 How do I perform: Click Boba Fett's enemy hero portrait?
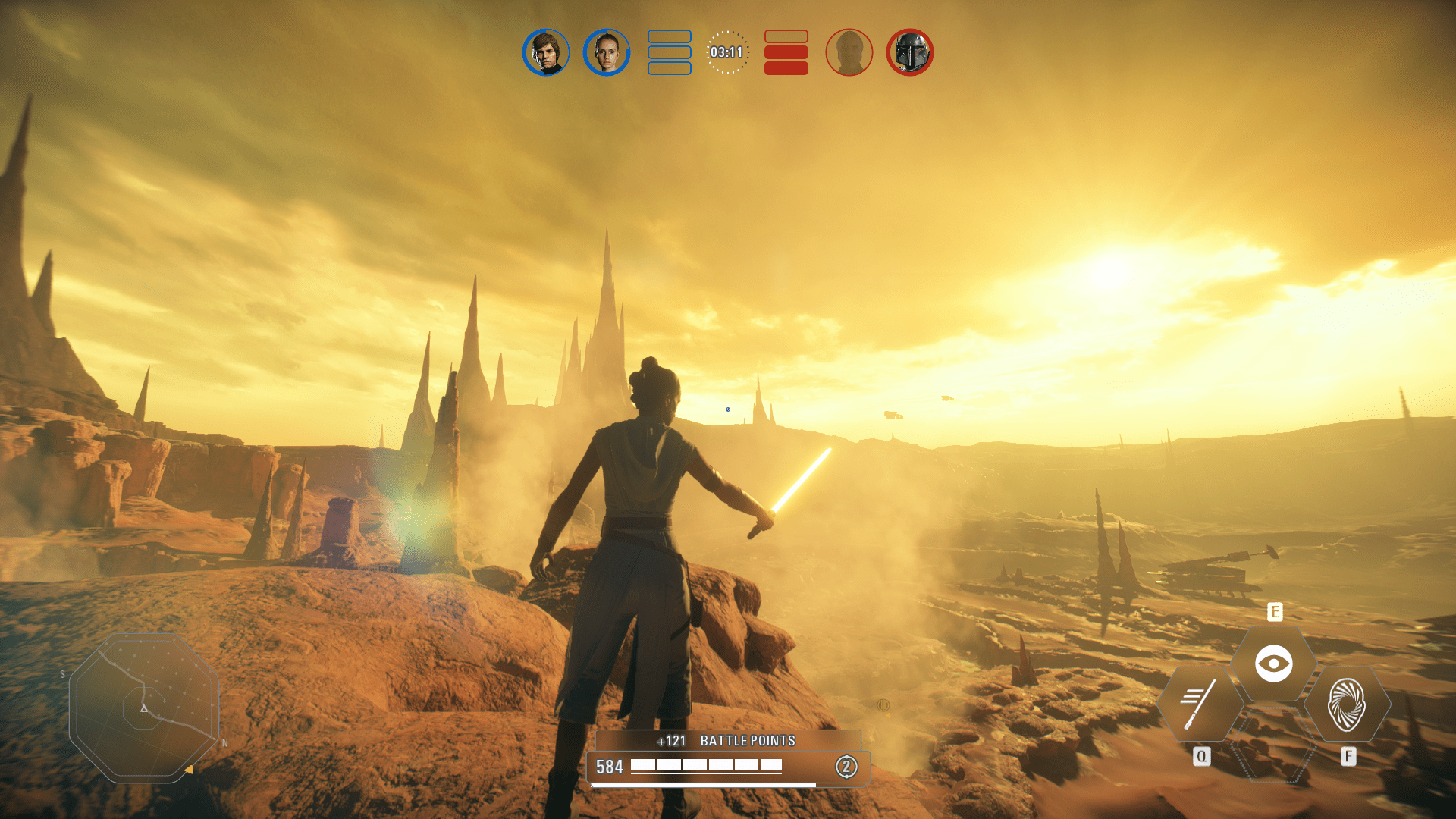909,52
